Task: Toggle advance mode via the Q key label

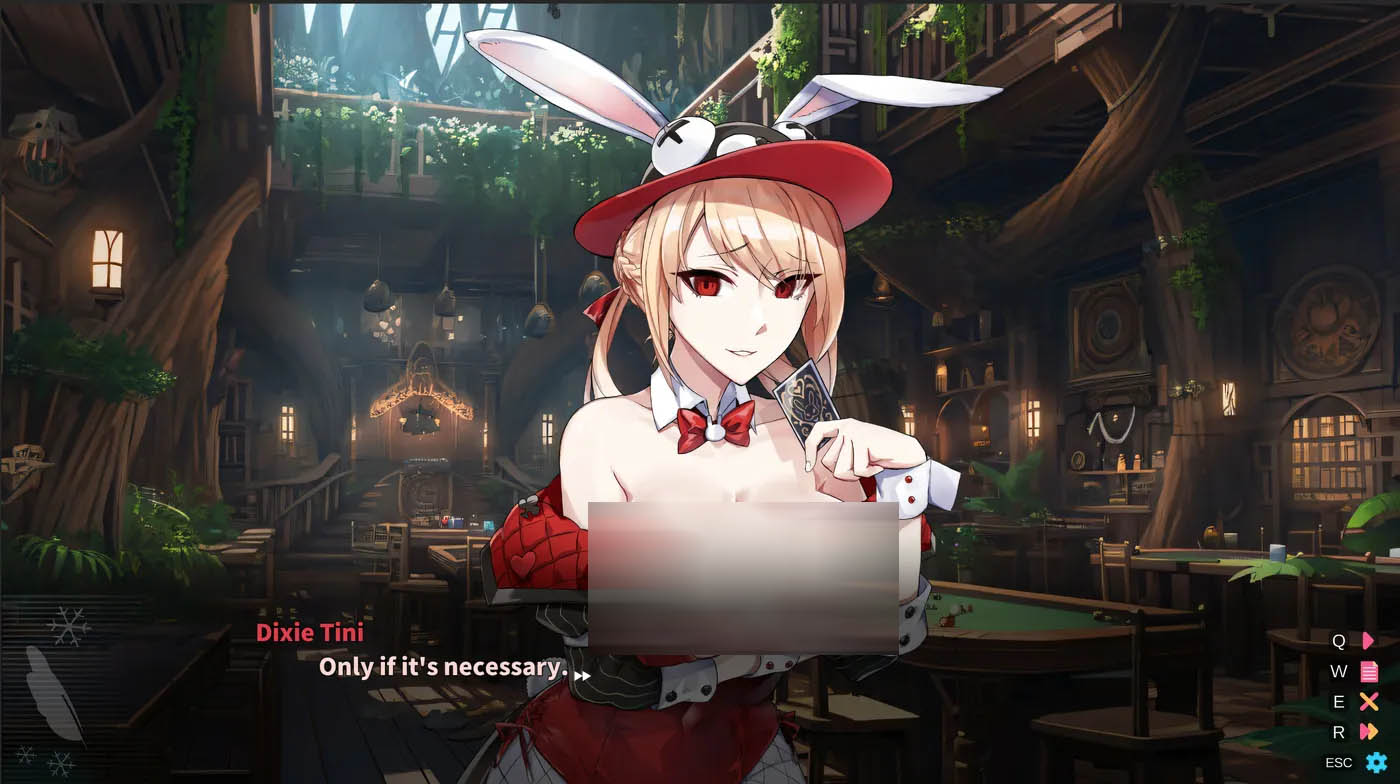Action: (x=1339, y=641)
